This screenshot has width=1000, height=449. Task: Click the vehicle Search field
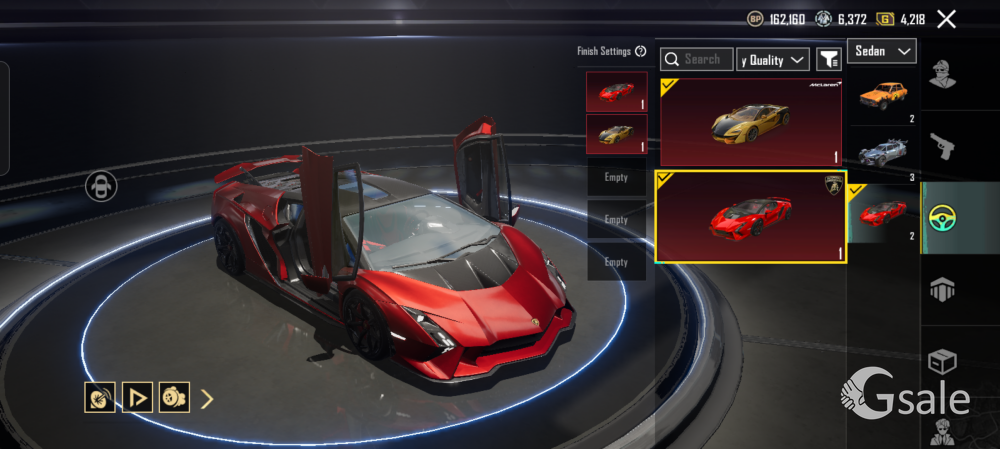[x=697, y=60]
